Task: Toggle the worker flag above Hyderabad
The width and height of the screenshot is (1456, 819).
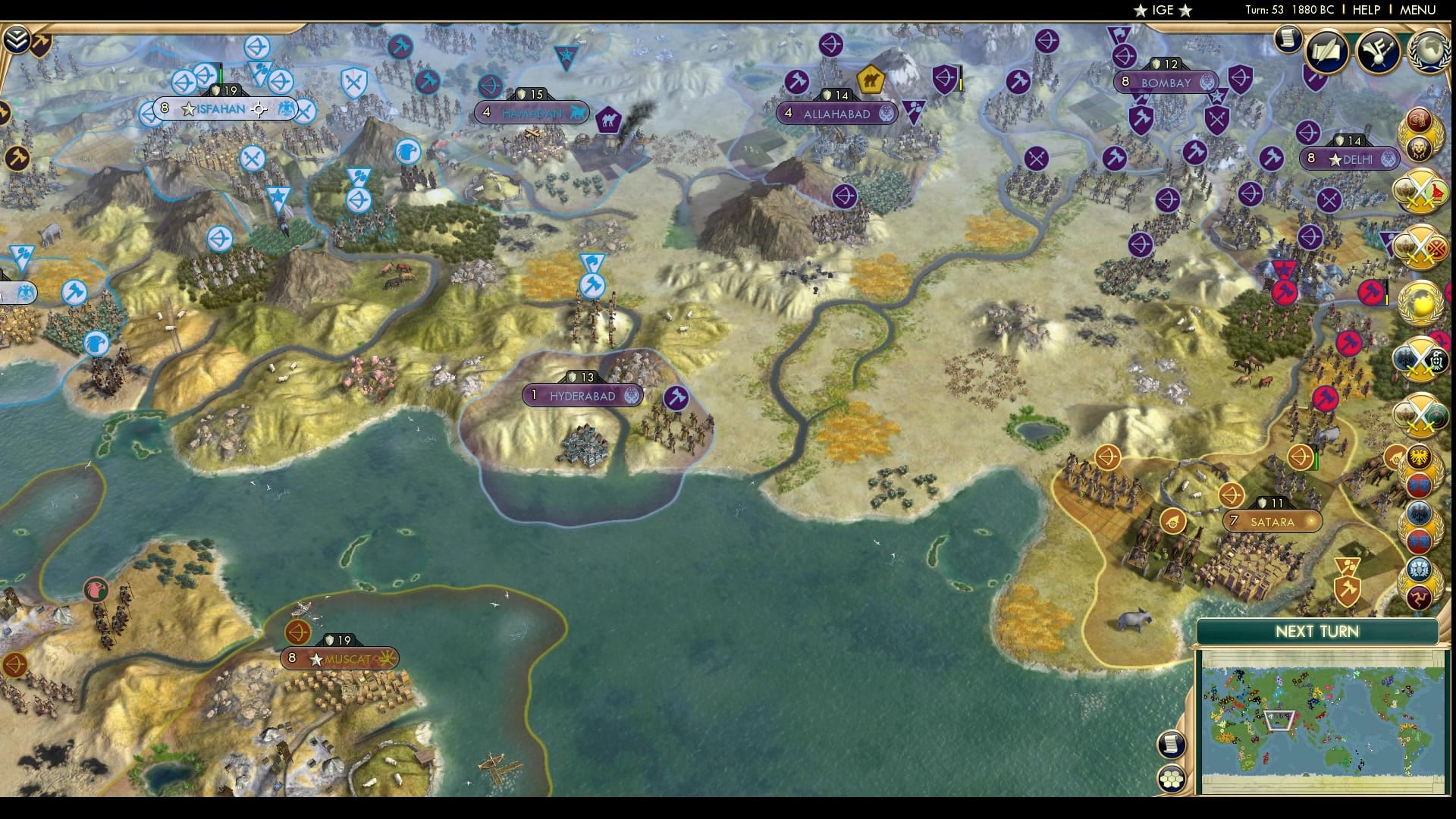Action: coord(594,287)
